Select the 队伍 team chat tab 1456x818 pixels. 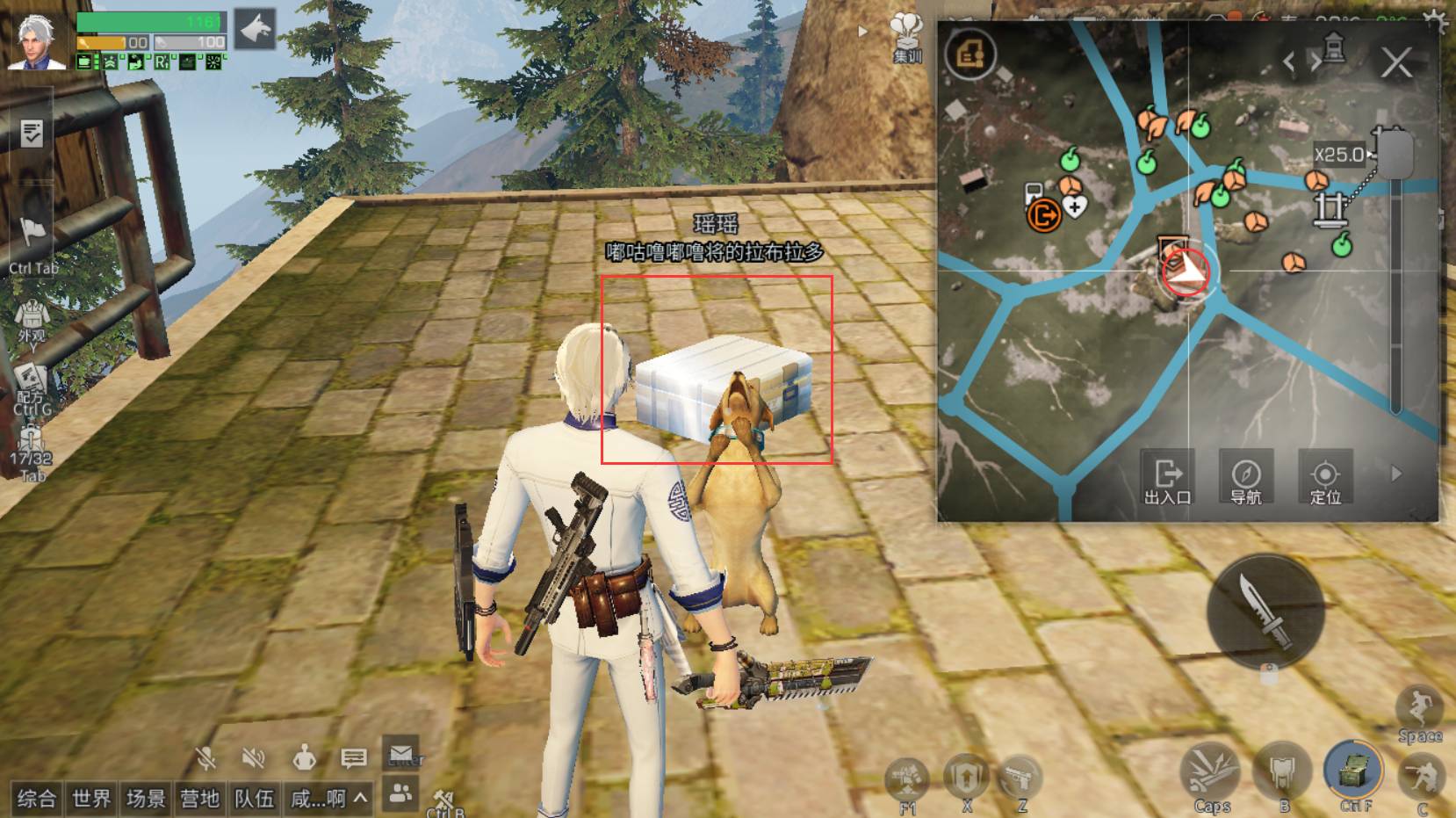254,798
